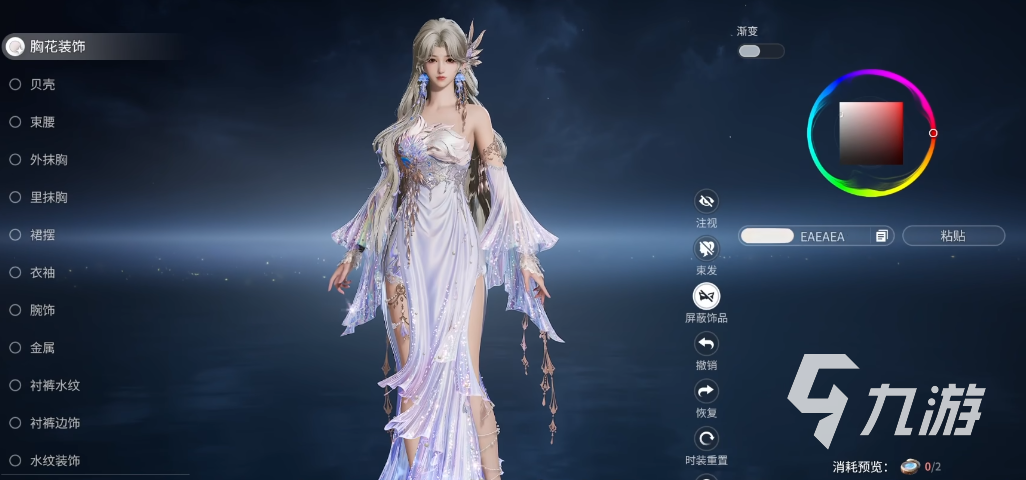Copy the EAEAEA color code
Image resolution: width=1026 pixels, height=480 pixels.
pyautogui.click(x=881, y=236)
